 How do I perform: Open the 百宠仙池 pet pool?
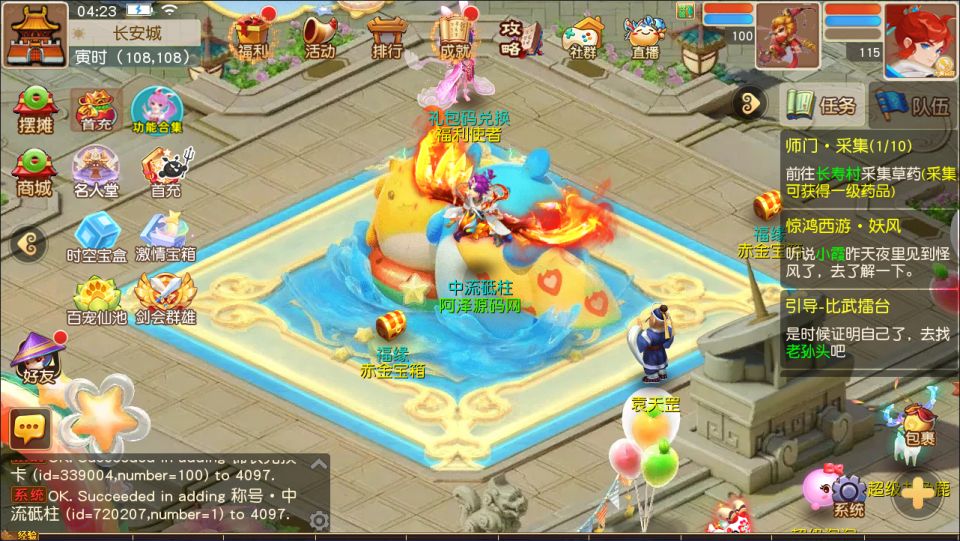click(x=96, y=301)
